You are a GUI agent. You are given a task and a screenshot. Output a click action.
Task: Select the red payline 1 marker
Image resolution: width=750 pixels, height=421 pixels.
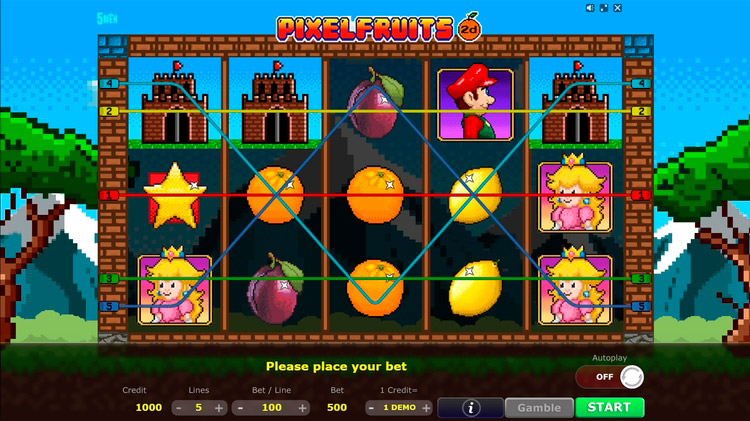coord(109,195)
